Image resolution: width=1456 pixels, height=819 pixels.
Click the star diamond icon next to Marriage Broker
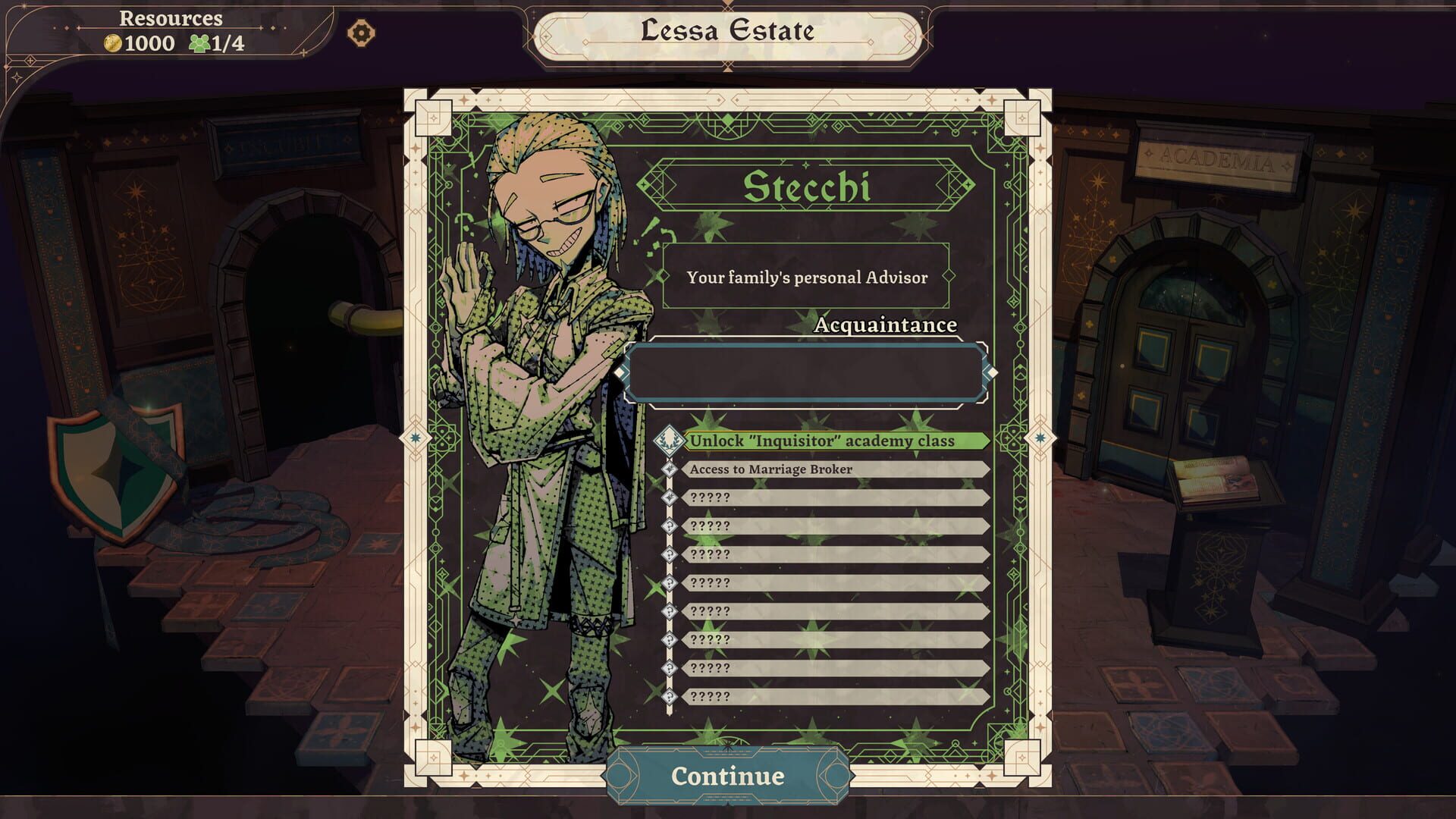(671, 469)
